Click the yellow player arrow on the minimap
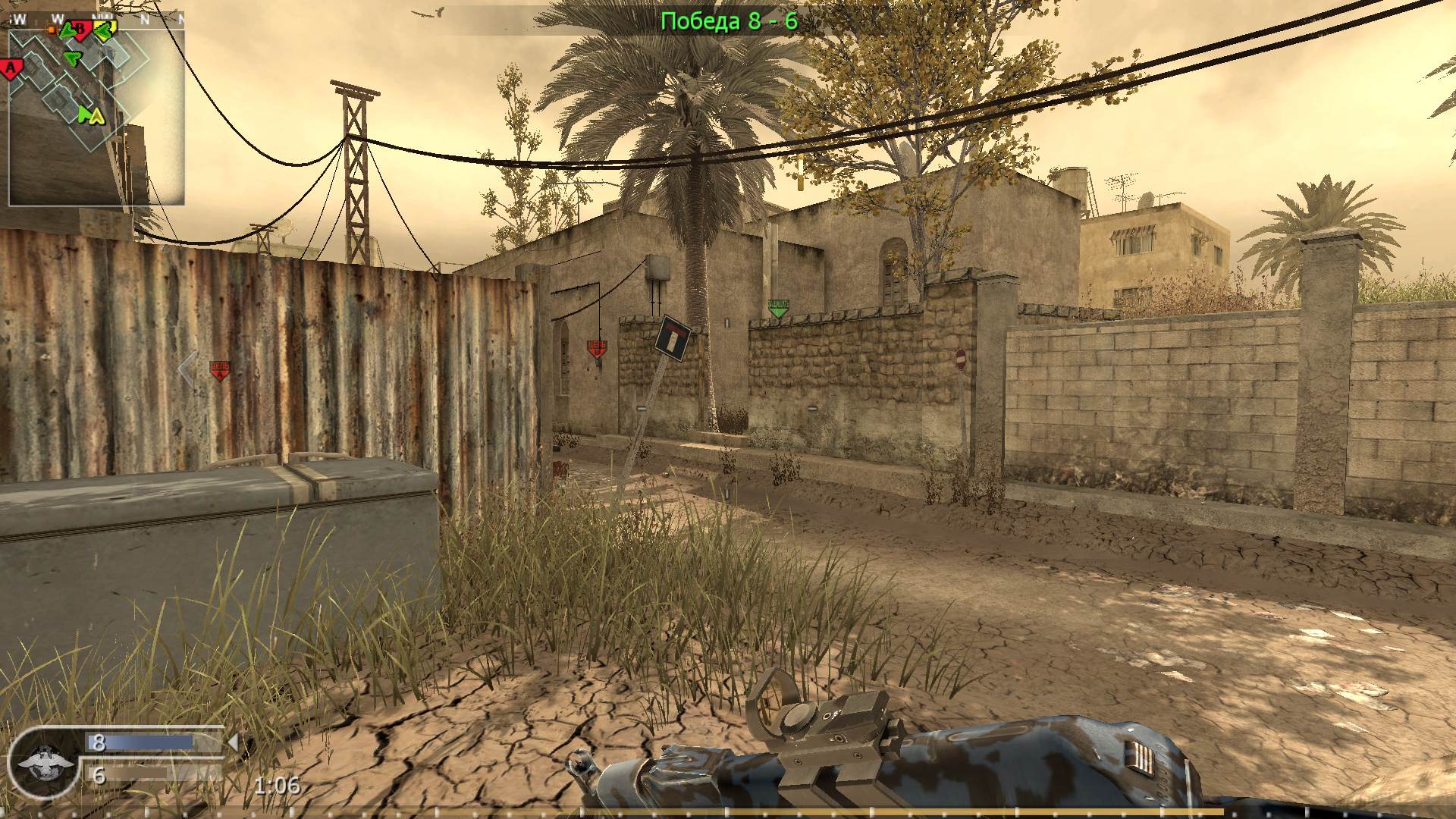Image resolution: width=1456 pixels, height=819 pixels. [x=96, y=115]
